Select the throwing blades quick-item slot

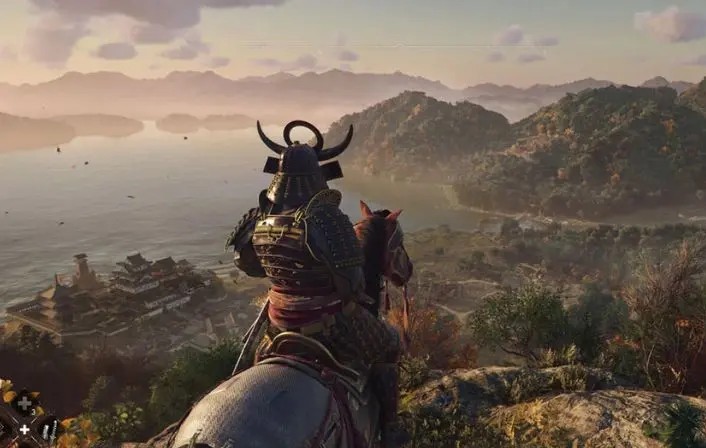[49, 430]
